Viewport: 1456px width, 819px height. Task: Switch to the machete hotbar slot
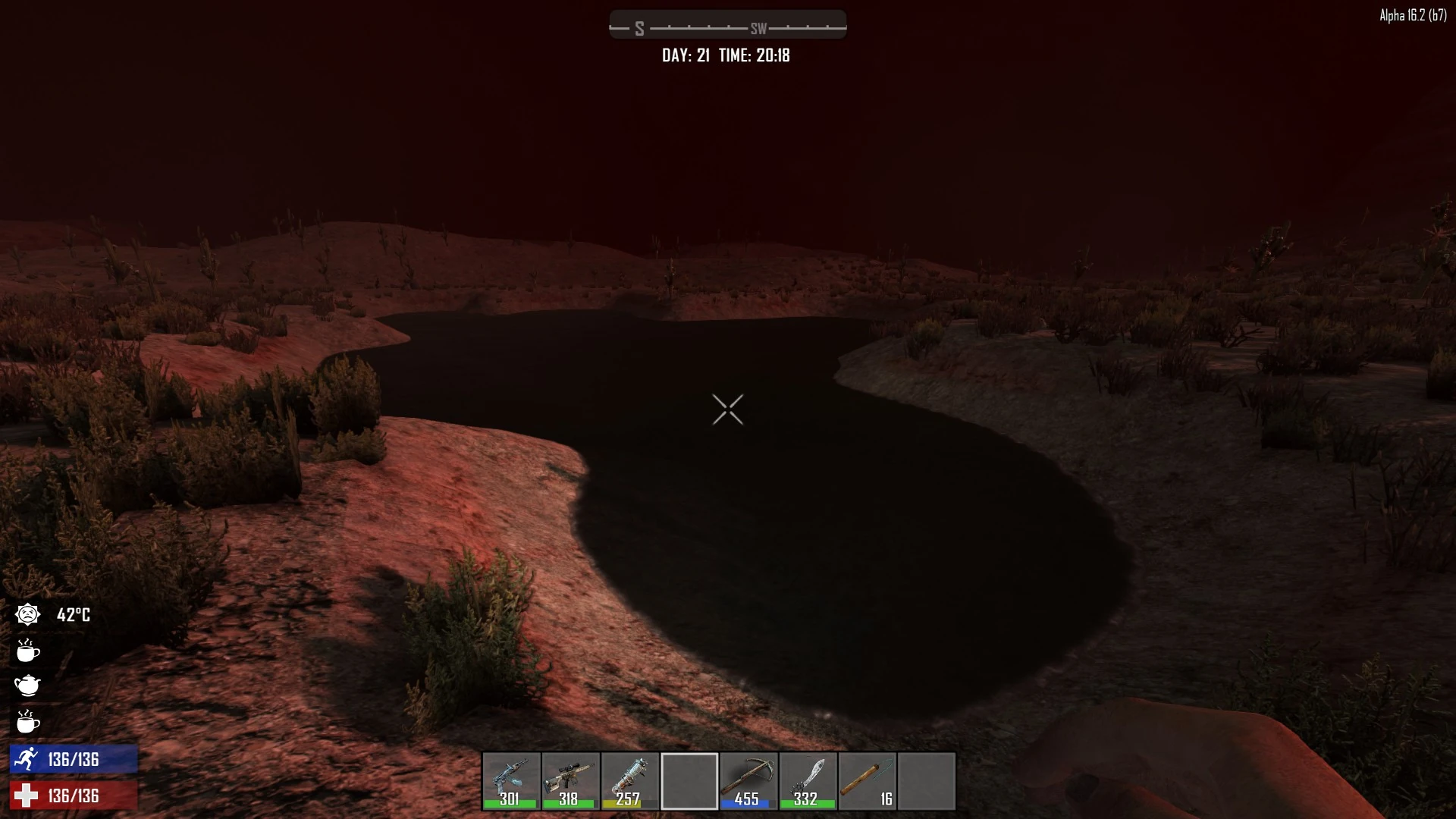808,780
